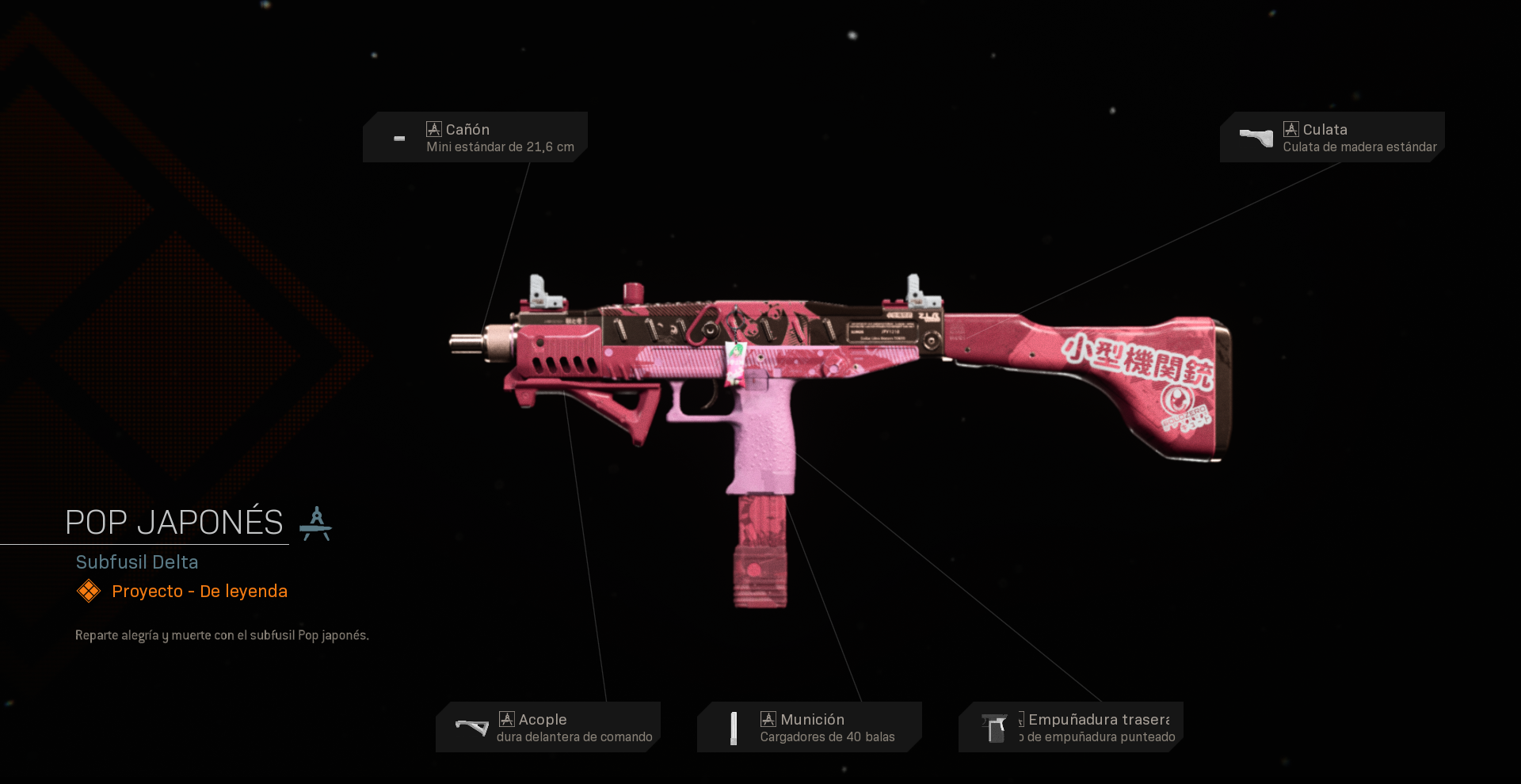
Task: Click the Proyecto - De leyenda link
Action: [199, 591]
